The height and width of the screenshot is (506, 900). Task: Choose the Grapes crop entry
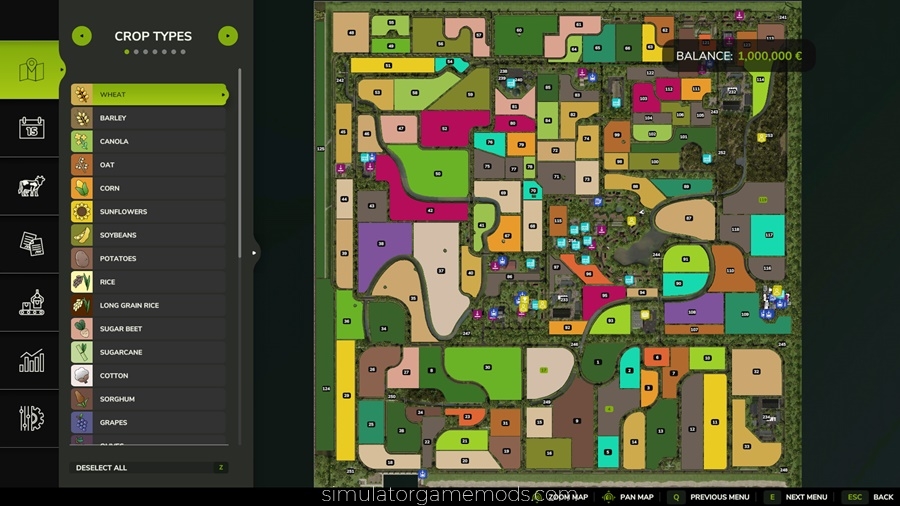(148, 423)
